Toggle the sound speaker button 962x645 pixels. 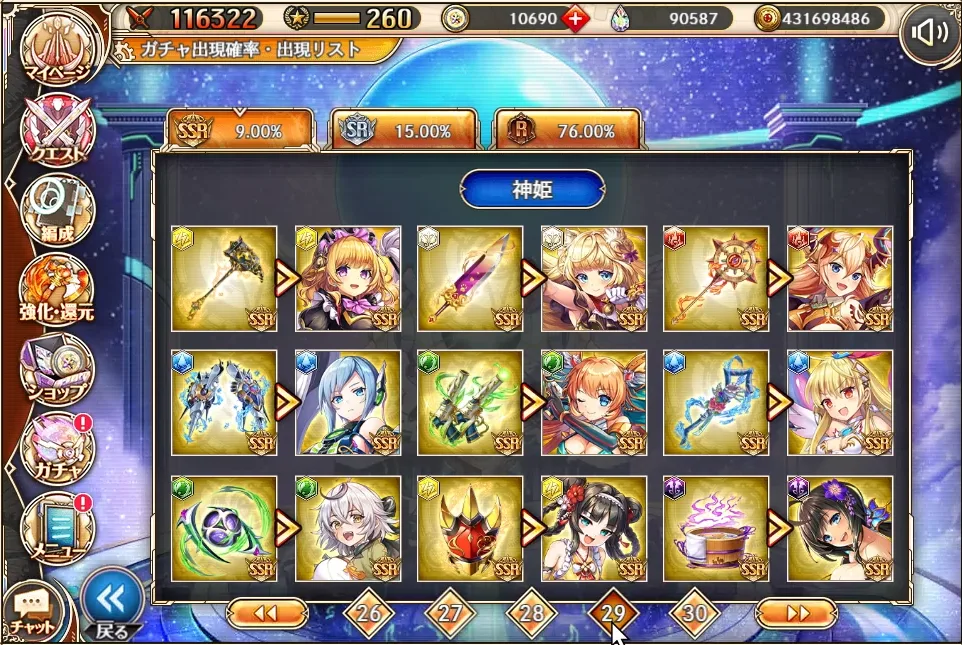tap(928, 34)
